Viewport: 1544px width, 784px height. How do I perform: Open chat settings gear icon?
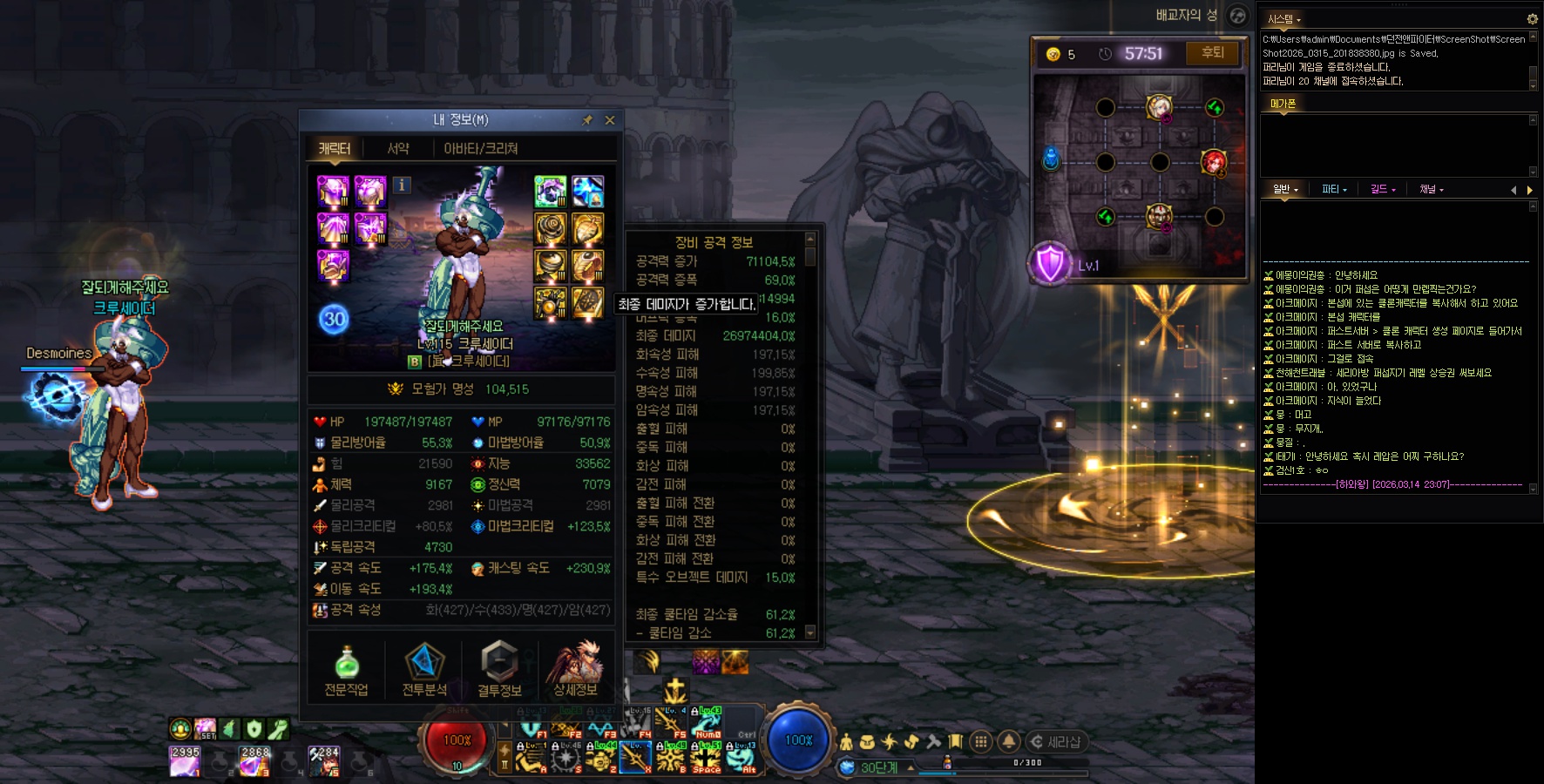pos(1532,19)
